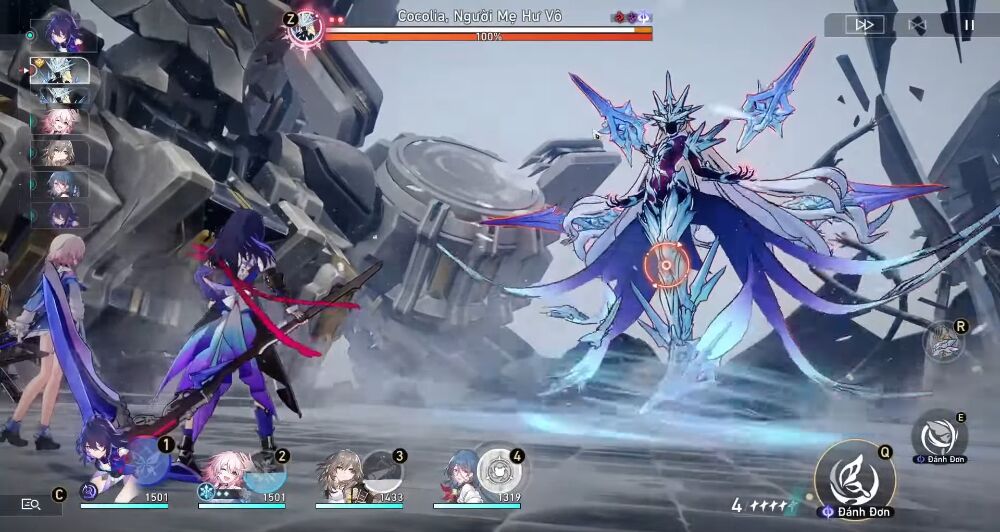Click Cocolia's boss icon beside the health bar
1000x532 pixels.
click(306, 28)
